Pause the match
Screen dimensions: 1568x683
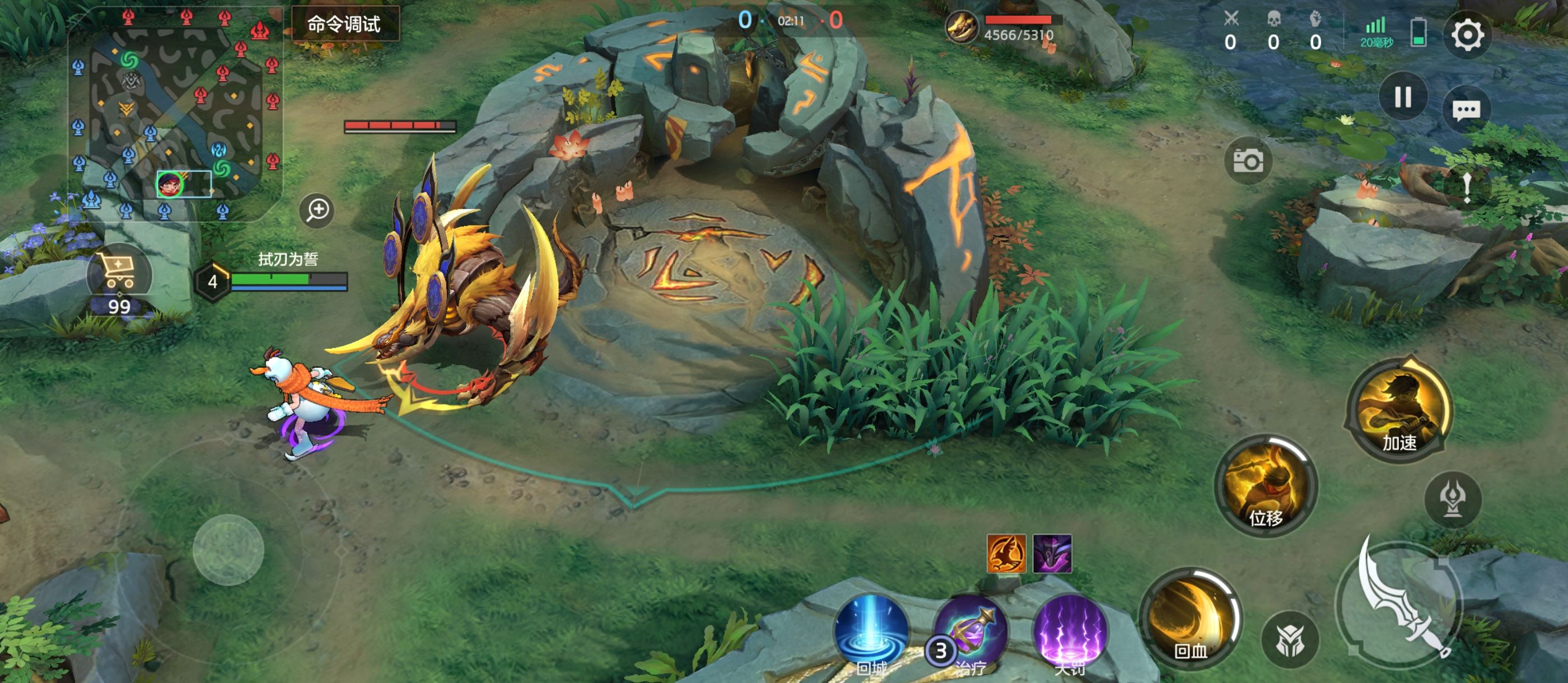(x=1402, y=97)
